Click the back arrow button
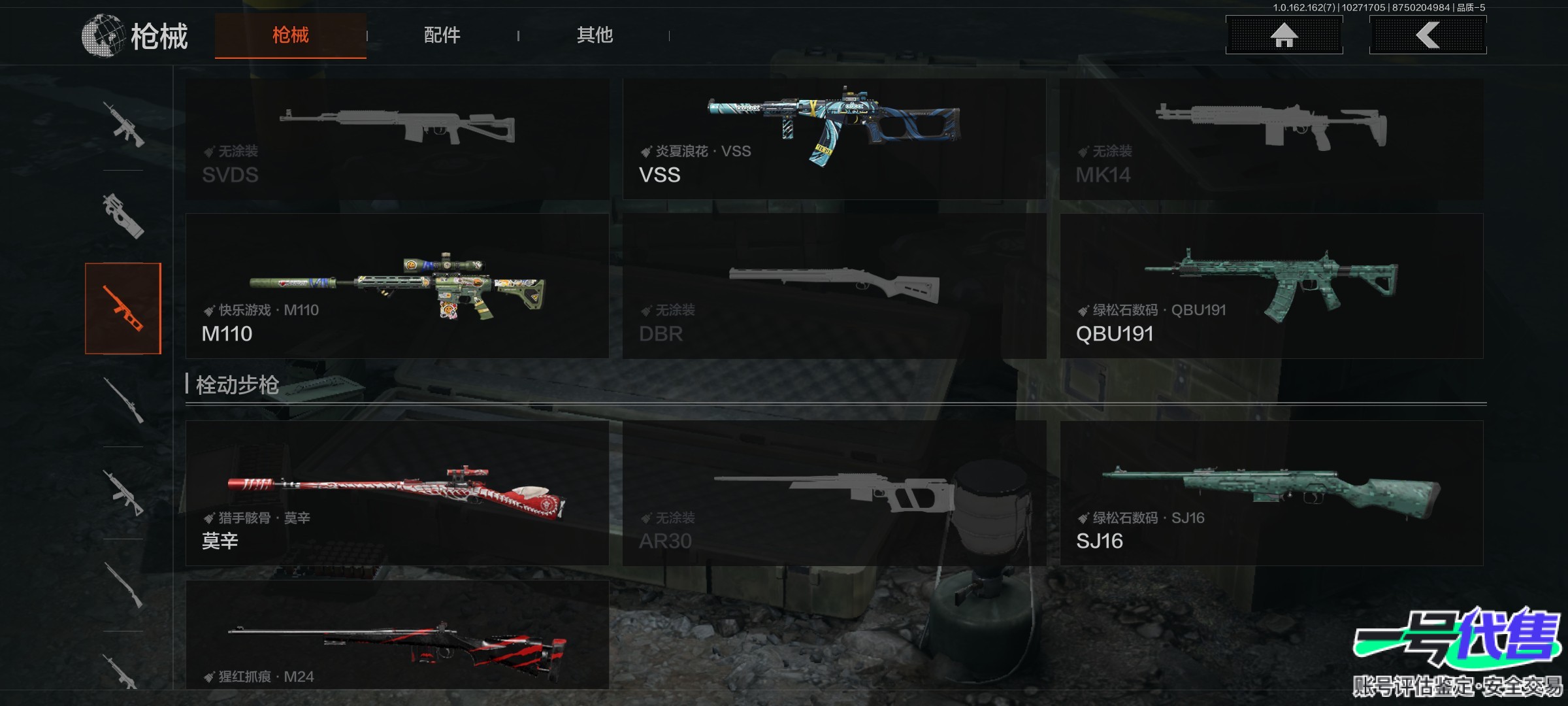The image size is (1568, 706). click(x=1428, y=35)
